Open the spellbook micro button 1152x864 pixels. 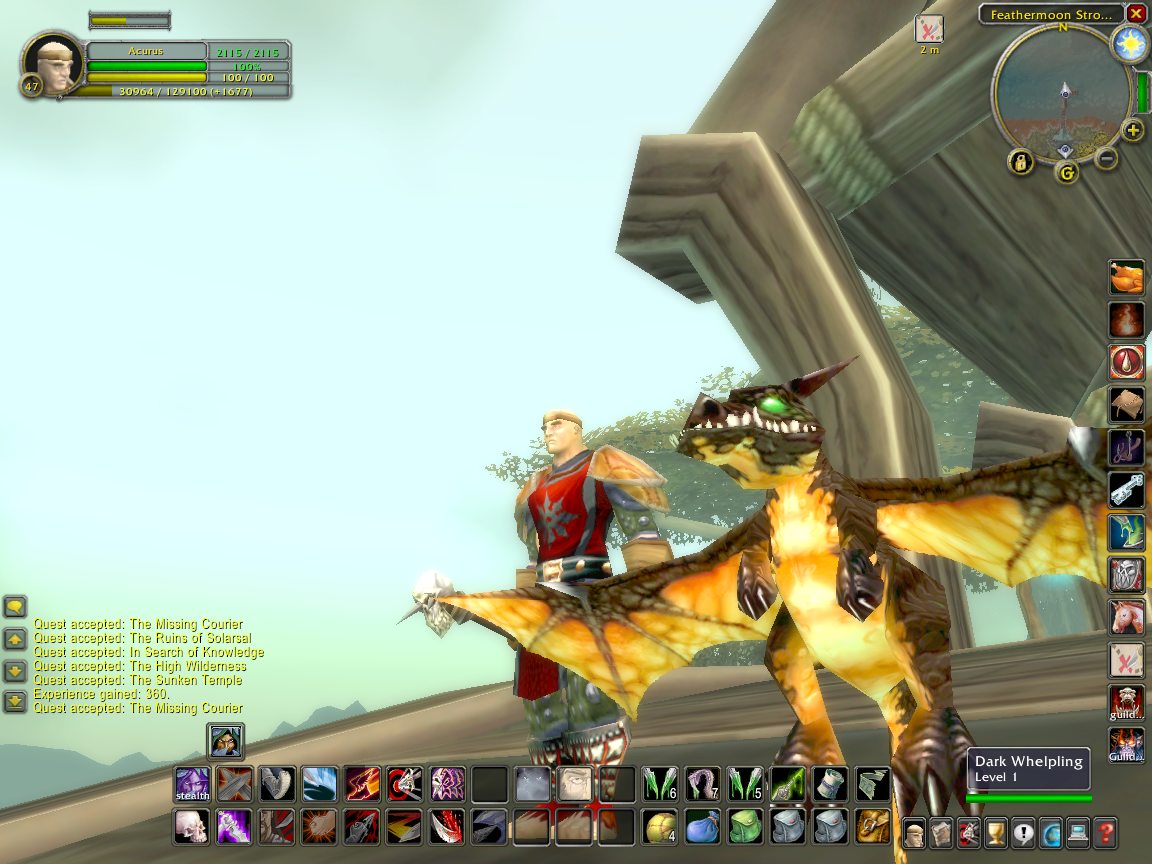tap(942, 832)
